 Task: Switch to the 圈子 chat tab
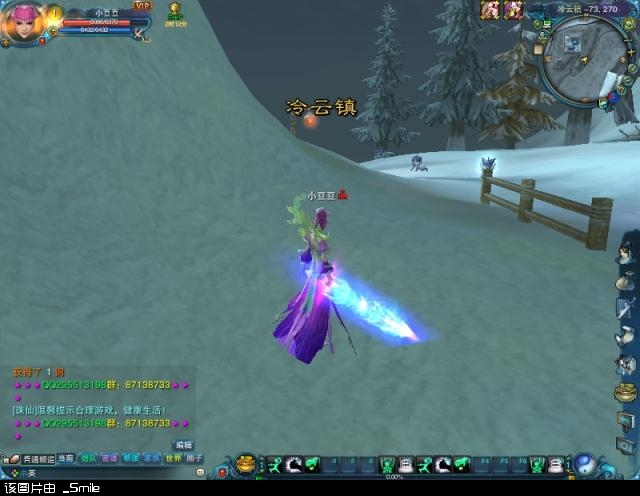195,458
